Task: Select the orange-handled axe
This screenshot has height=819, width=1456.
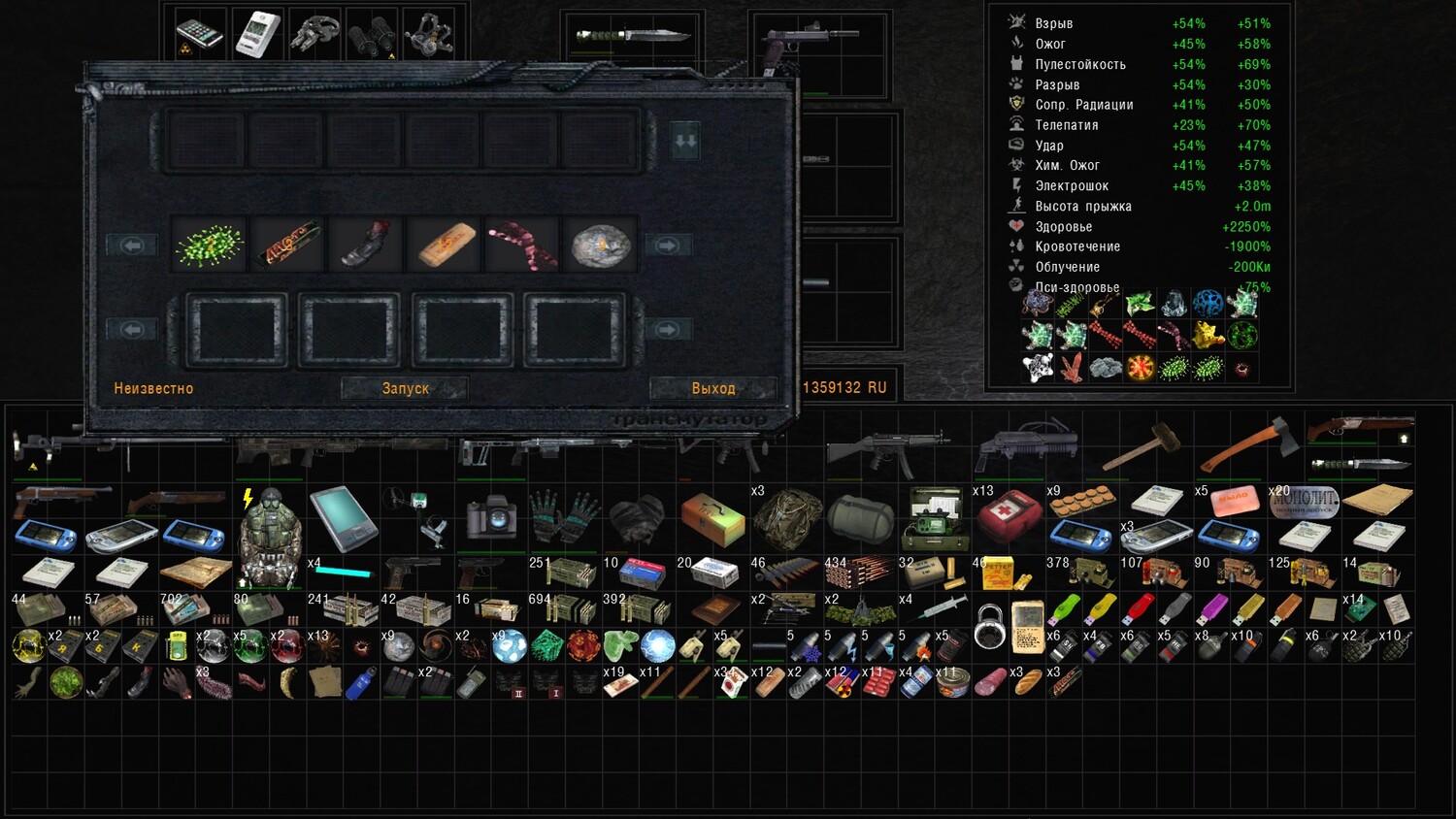Action: 1249,444
